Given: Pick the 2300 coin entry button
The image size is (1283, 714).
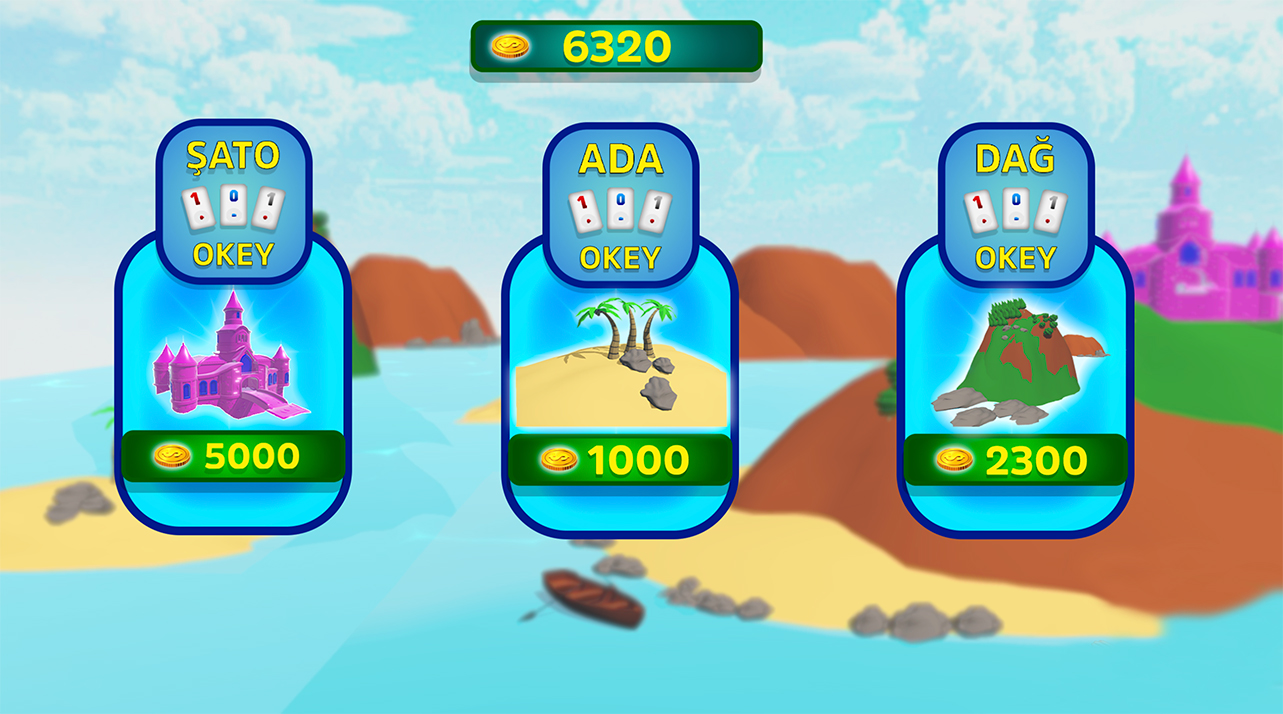Looking at the screenshot, I should tap(1014, 460).
